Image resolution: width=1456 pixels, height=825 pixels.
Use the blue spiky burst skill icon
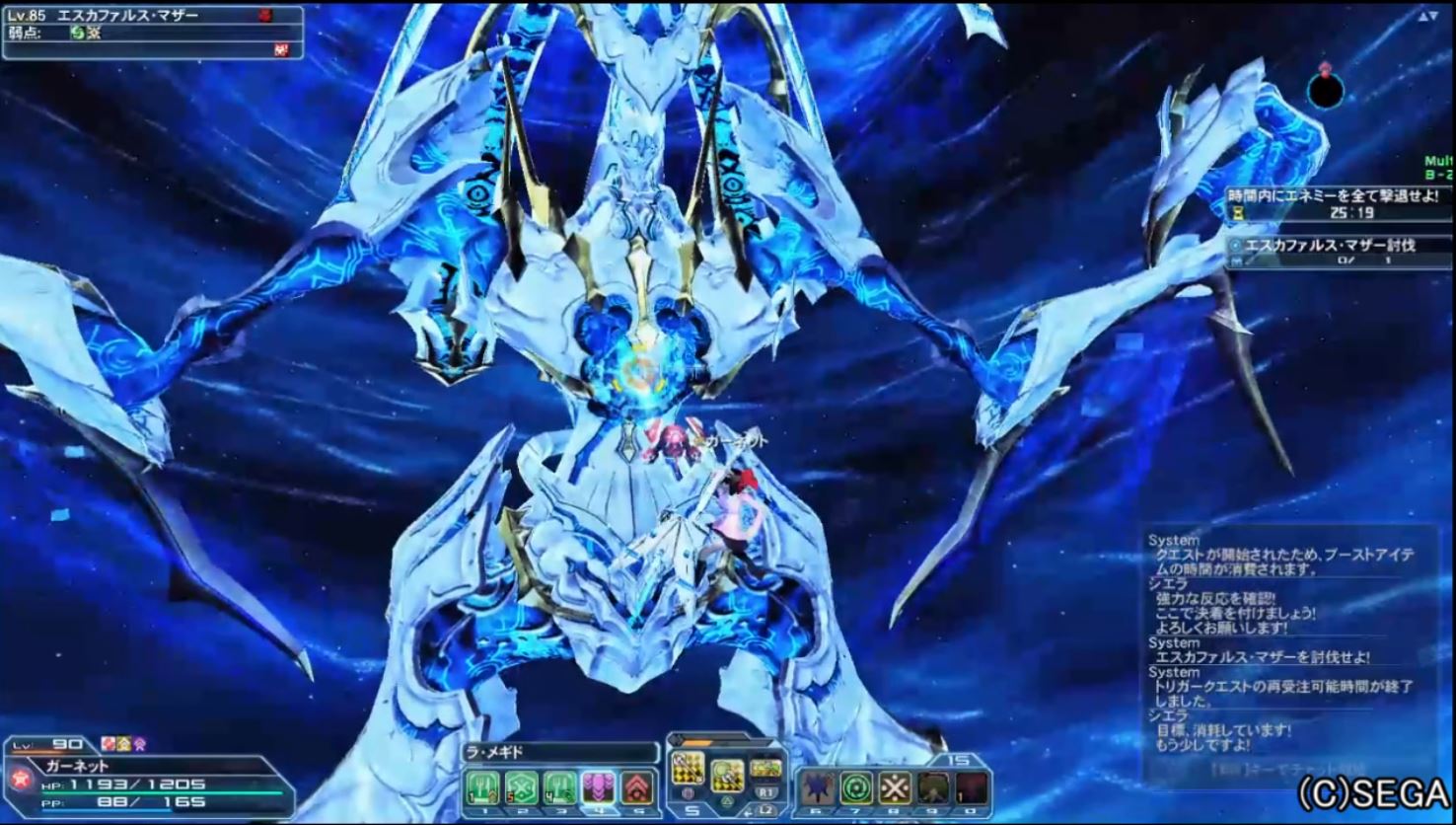(817, 787)
